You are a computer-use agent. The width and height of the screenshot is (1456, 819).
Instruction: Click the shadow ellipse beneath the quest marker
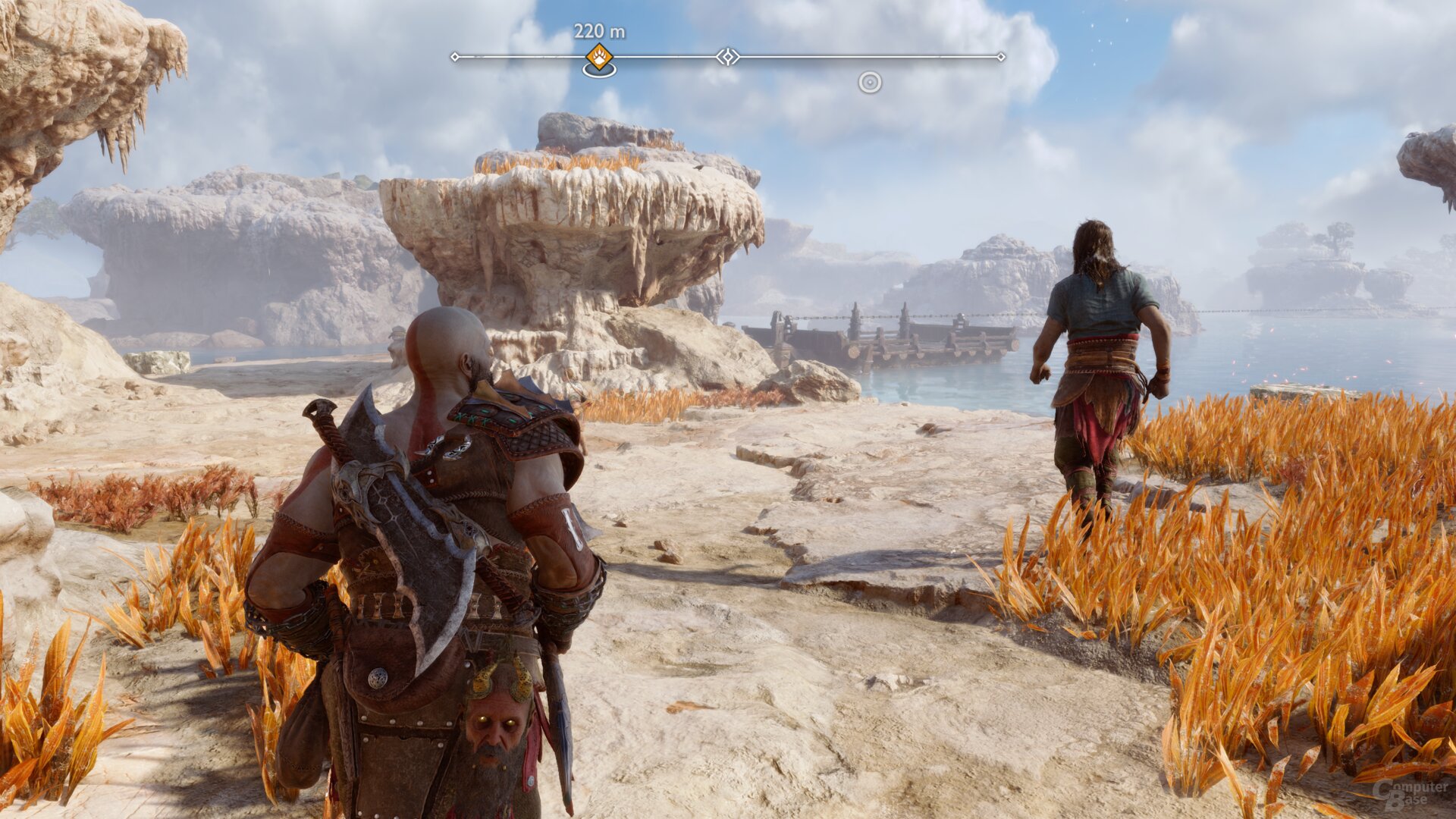[599, 71]
